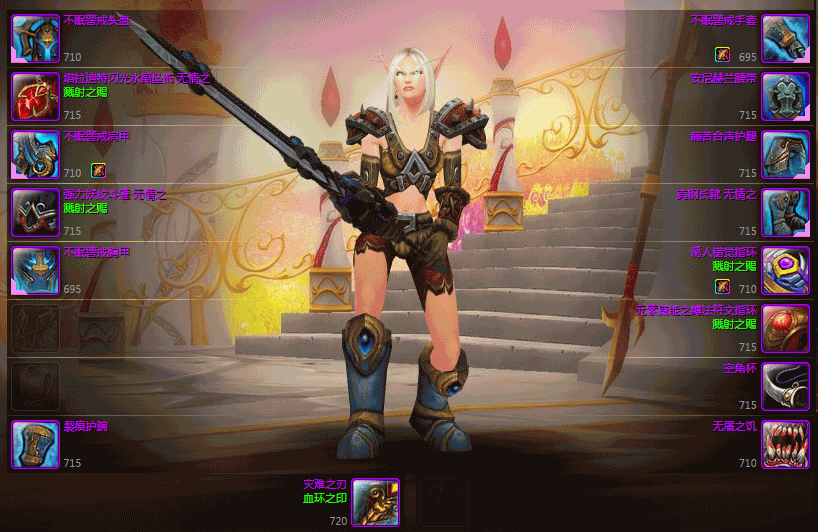Choose the 灾难之刃 main-hand weapon slot
The image size is (818, 532).
(x=375, y=502)
